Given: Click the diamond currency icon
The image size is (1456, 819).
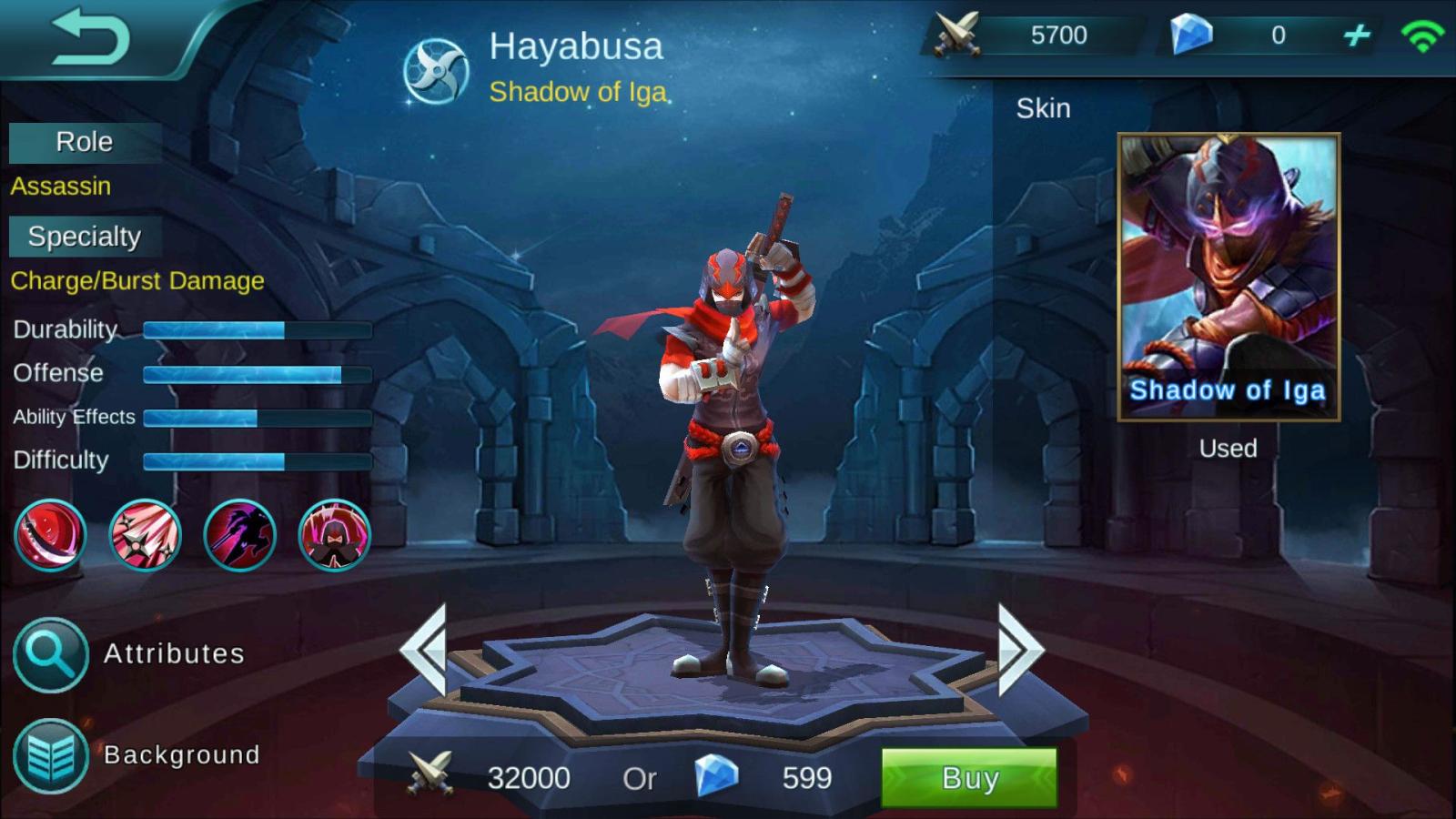Looking at the screenshot, I should click(1192, 35).
